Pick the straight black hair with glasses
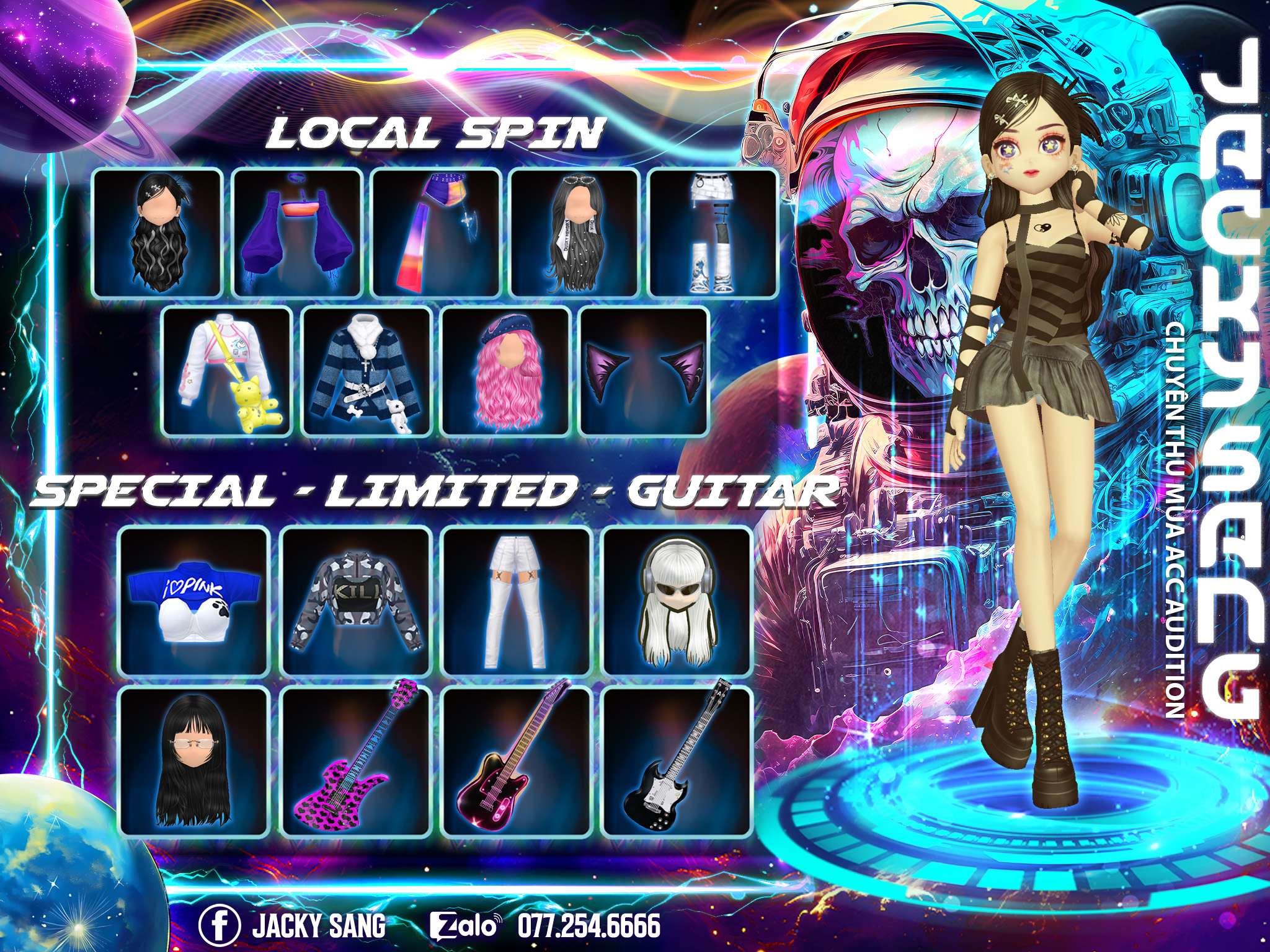 [x=193, y=761]
